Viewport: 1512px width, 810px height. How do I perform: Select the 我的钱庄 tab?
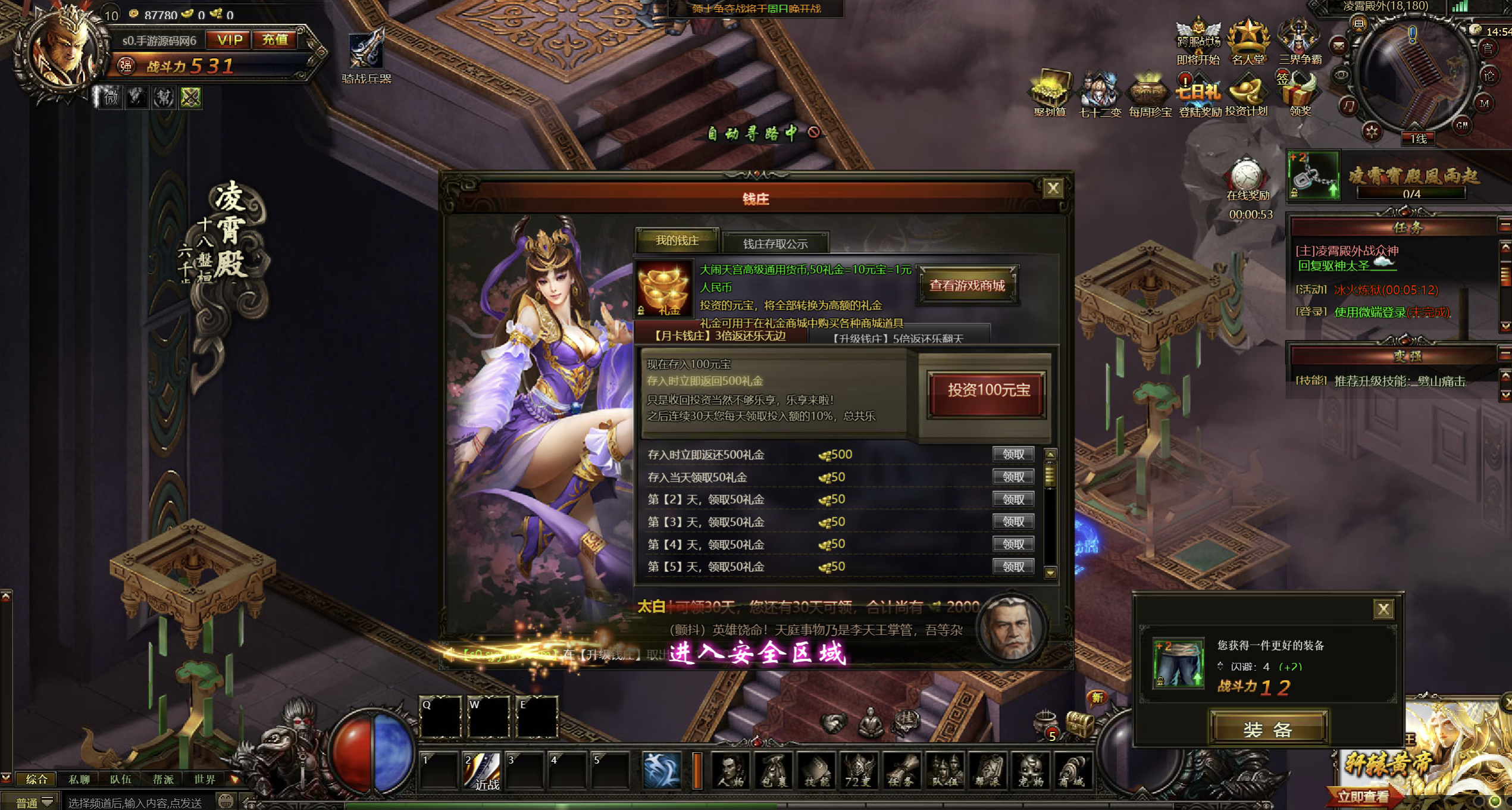pyautogui.click(x=677, y=240)
